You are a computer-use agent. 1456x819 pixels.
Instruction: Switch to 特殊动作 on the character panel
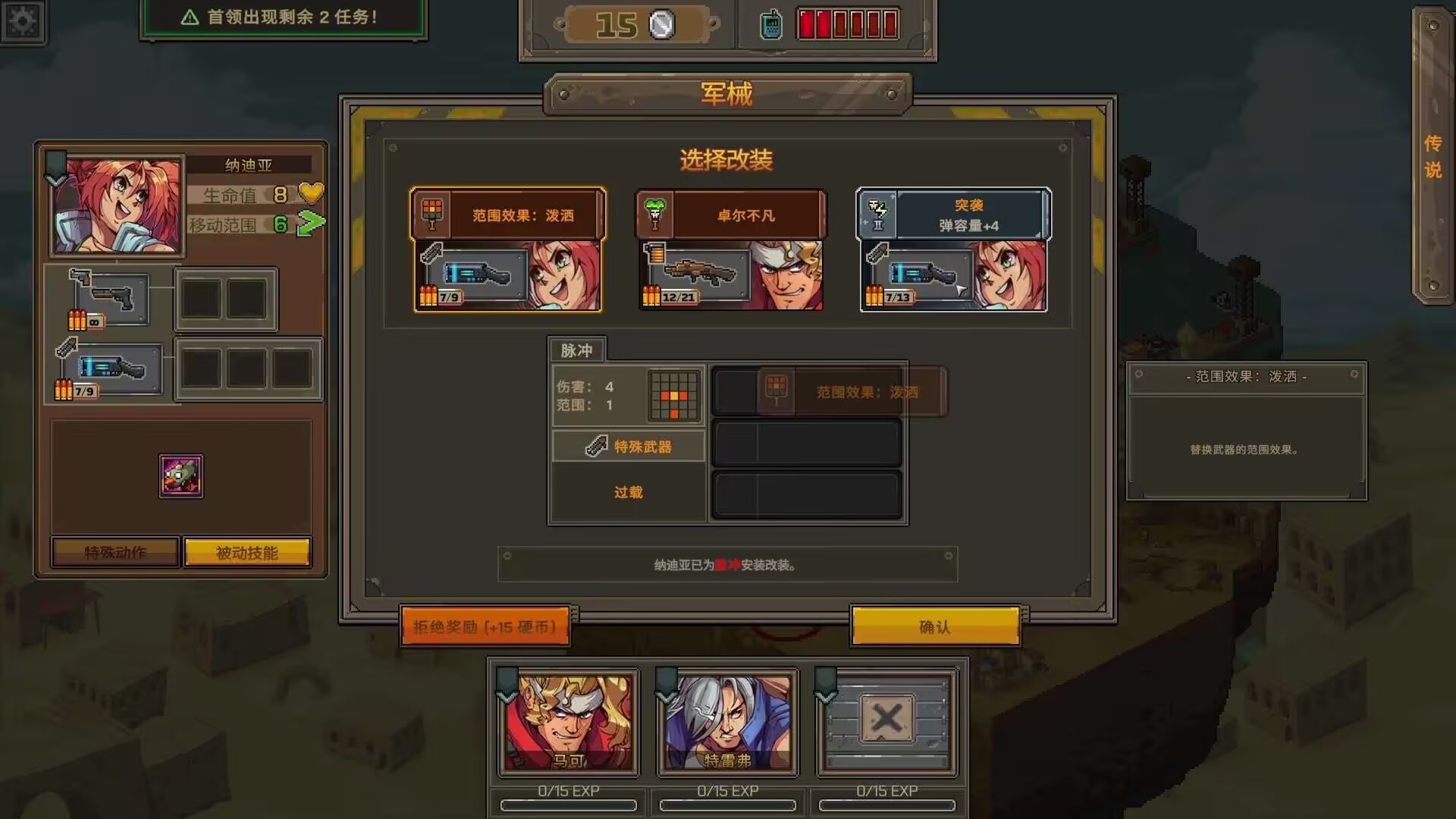(114, 551)
